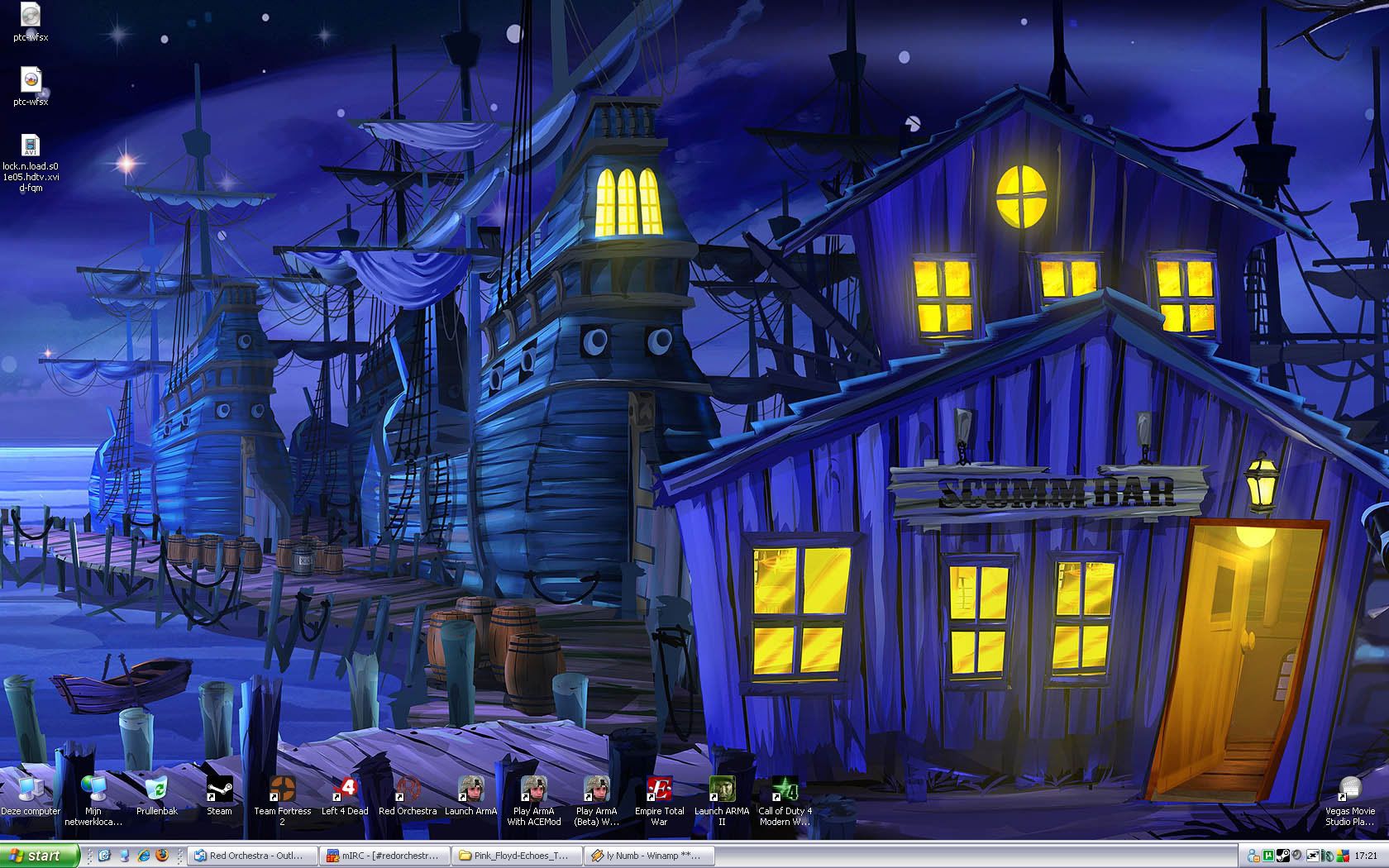The image size is (1389, 868).
Task: Switch to the mIRC taskbar window
Action: [384, 856]
